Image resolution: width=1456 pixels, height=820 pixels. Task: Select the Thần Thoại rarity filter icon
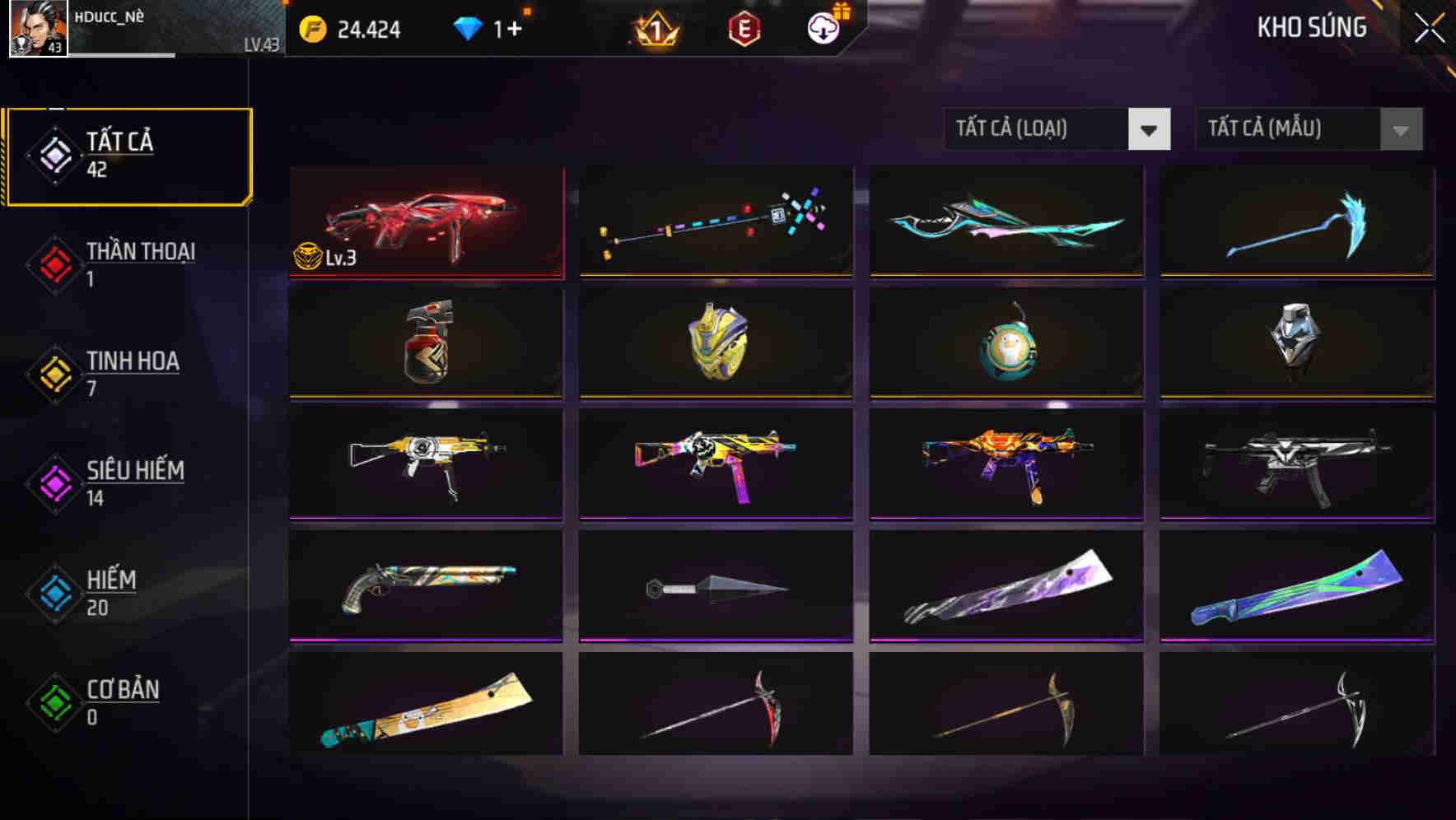click(54, 265)
